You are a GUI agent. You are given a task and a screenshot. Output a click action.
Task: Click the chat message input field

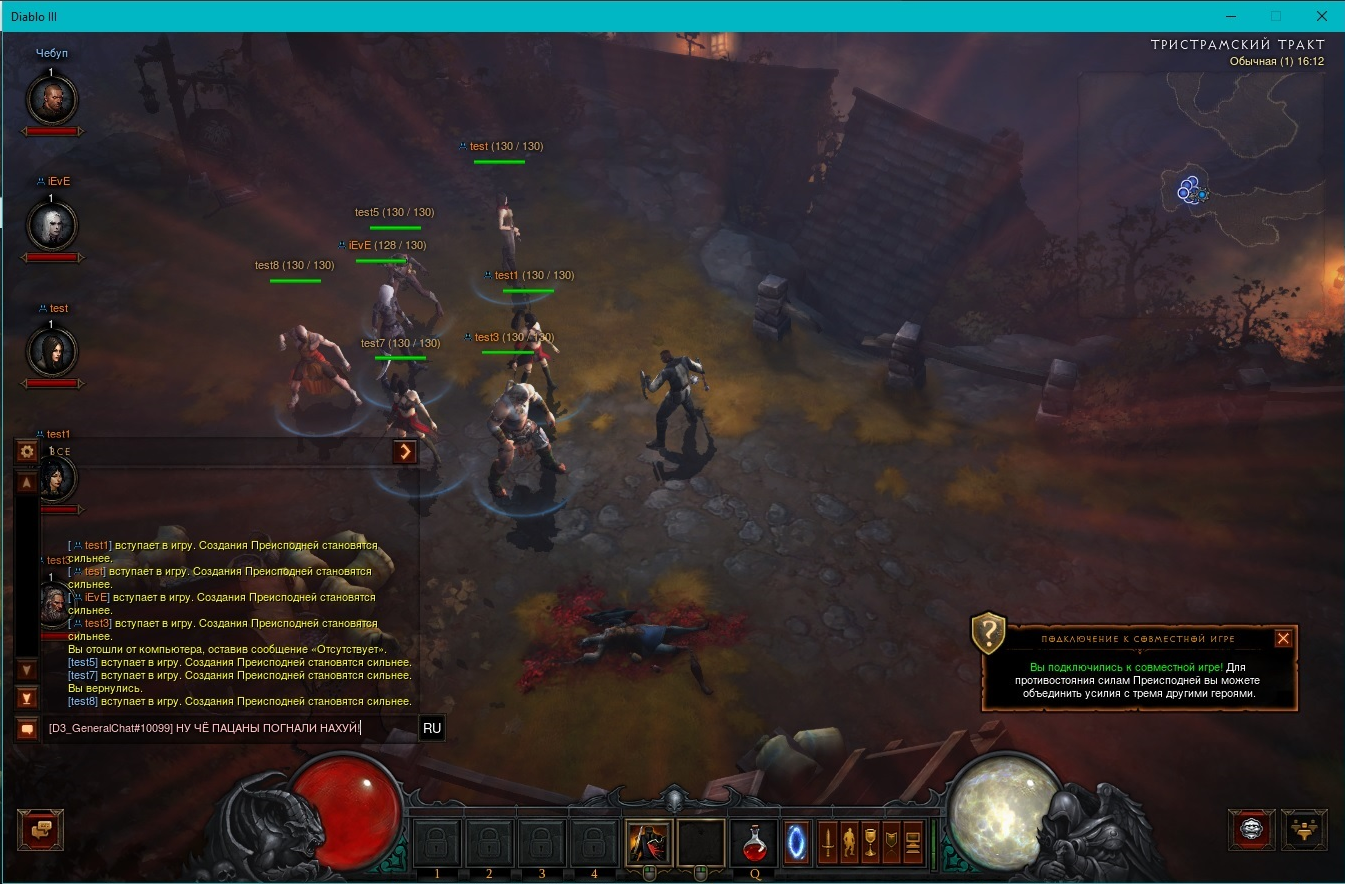[228, 728]
